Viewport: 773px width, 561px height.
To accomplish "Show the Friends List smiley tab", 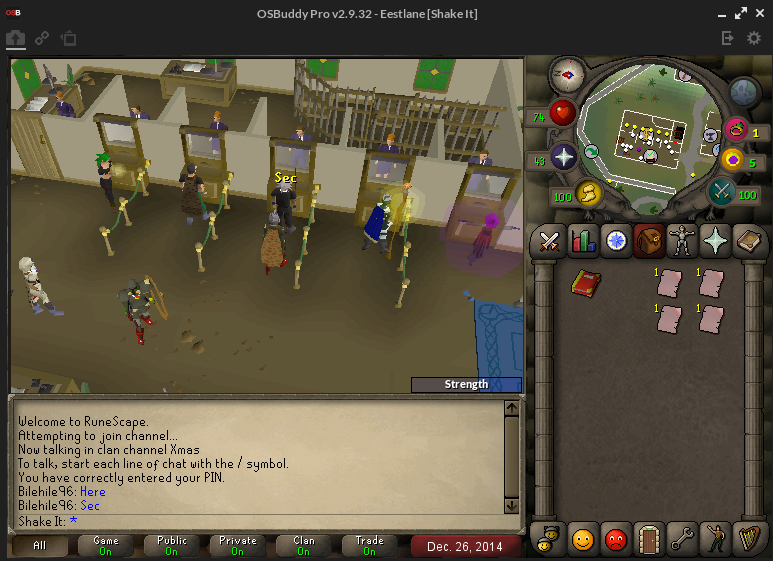I will click(582, 539).
